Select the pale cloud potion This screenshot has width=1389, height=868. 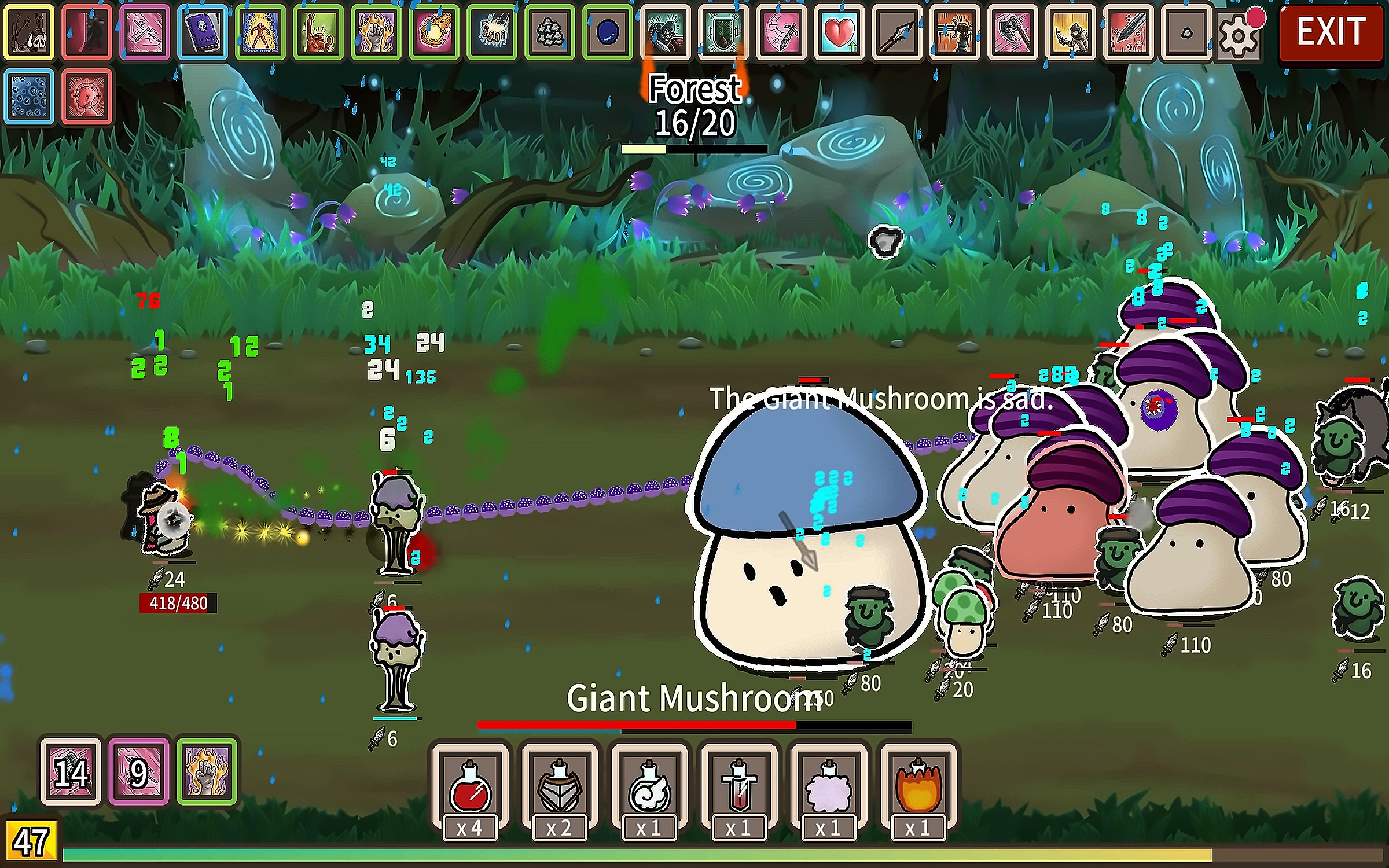pos(828,787)
